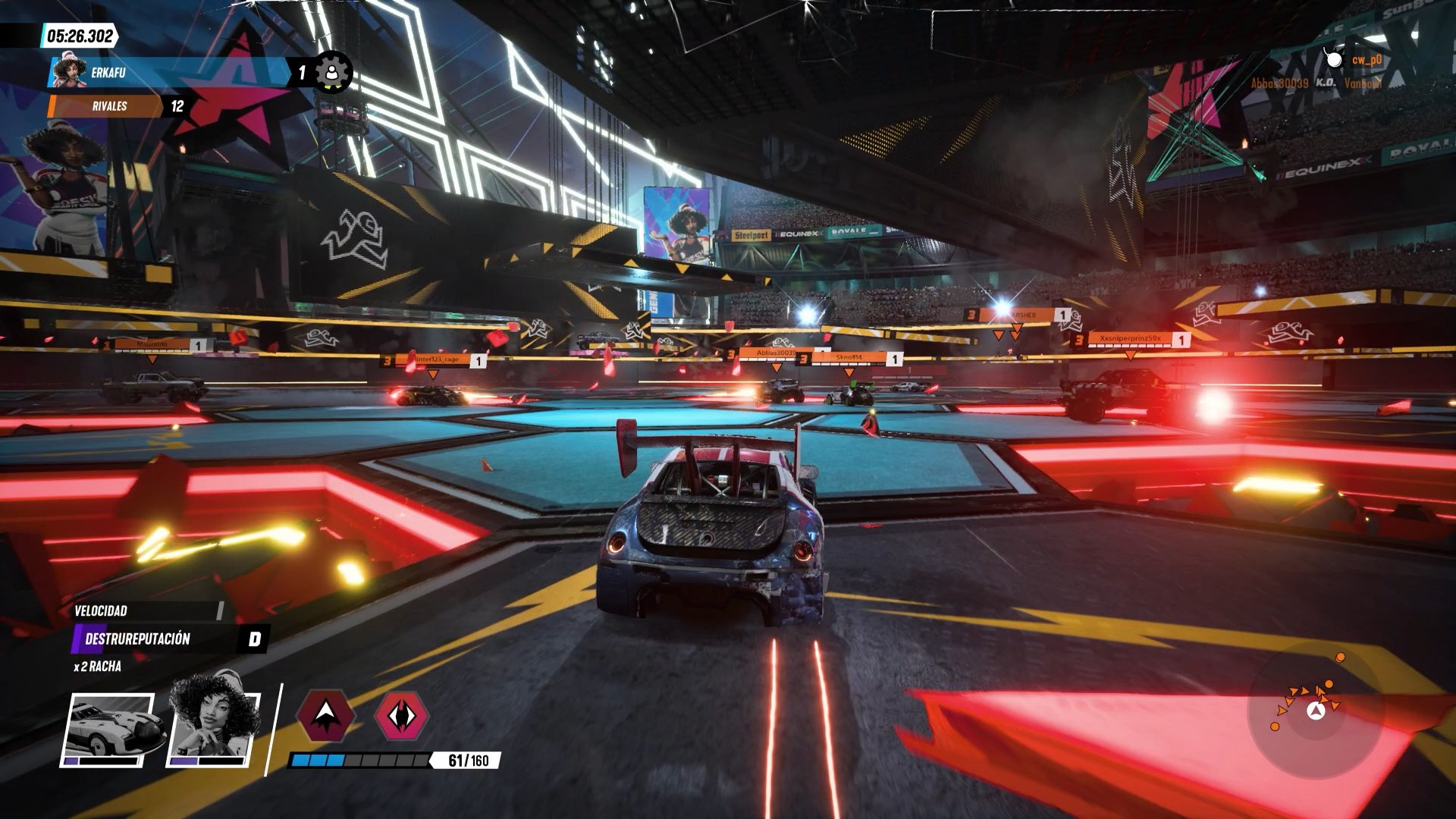Viewport: 1456px width, 819px height.
Task: Click the Destrureputación rank panel
Action: 170,639
